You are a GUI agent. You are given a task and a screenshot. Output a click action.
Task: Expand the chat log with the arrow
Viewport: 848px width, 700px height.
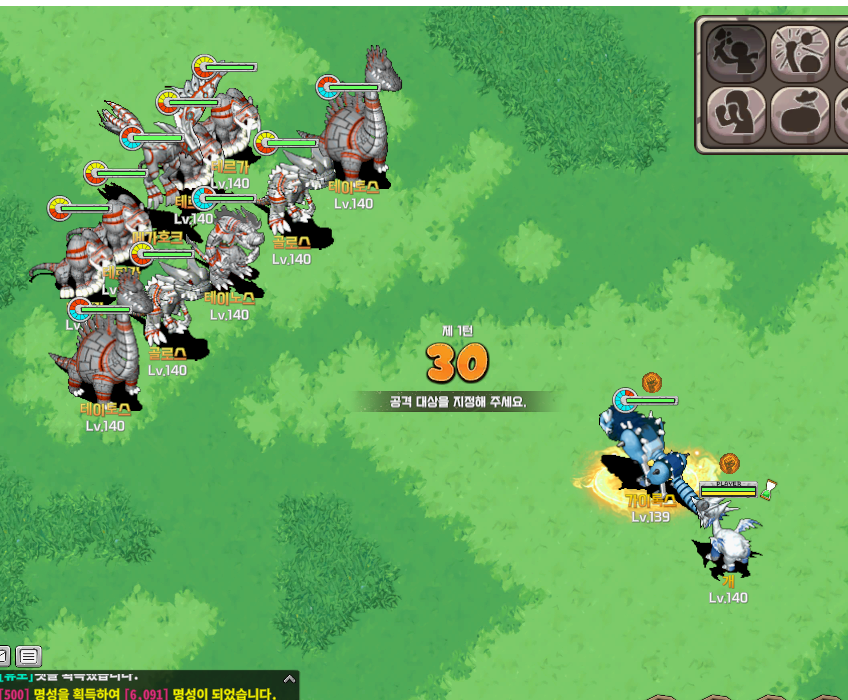pos(290,678)
